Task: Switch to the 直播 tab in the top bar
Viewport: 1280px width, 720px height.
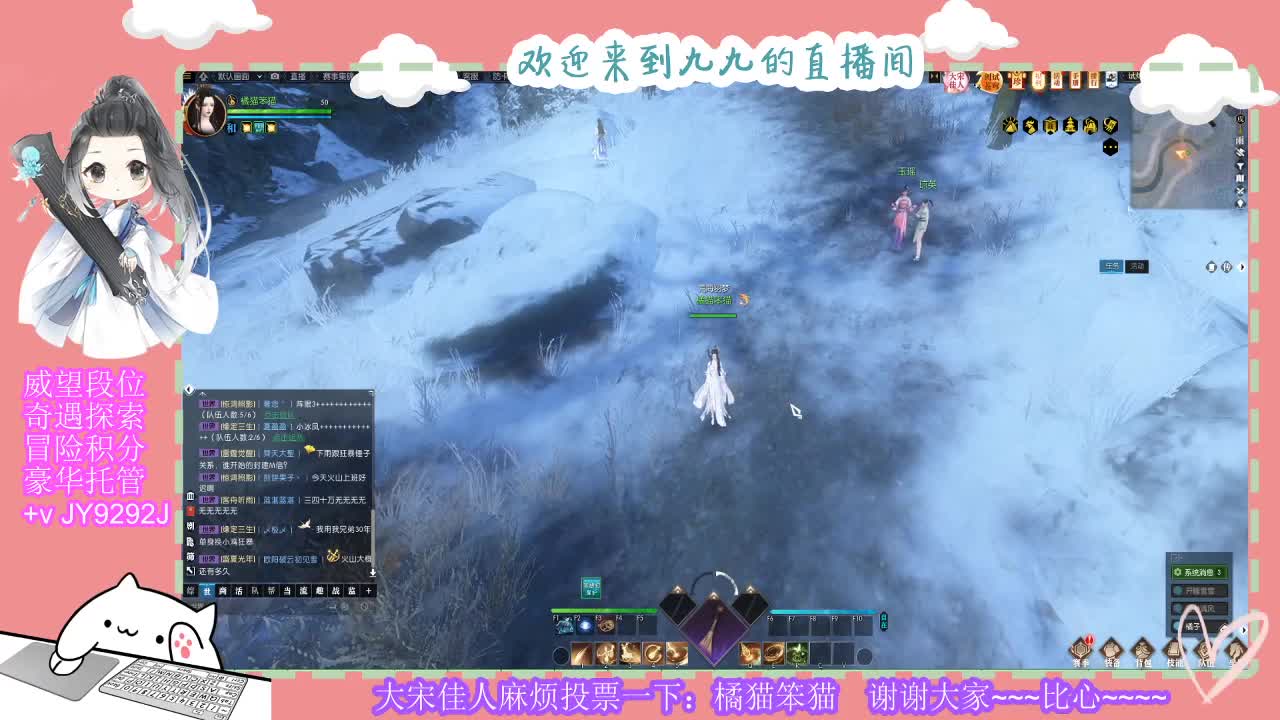Action: pyautogui.click(x=297, y=76)
